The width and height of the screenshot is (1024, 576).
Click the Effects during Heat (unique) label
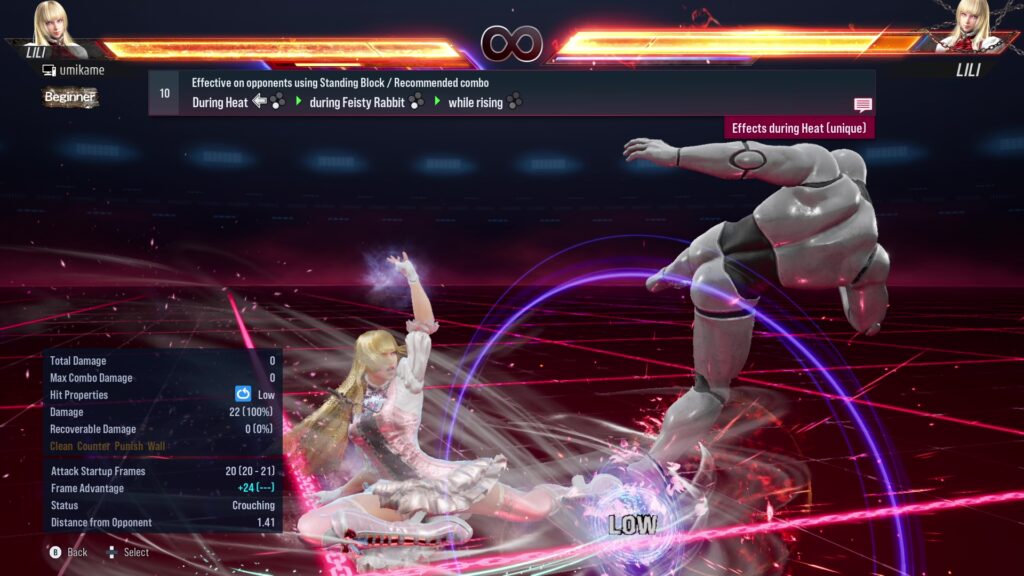799,128
